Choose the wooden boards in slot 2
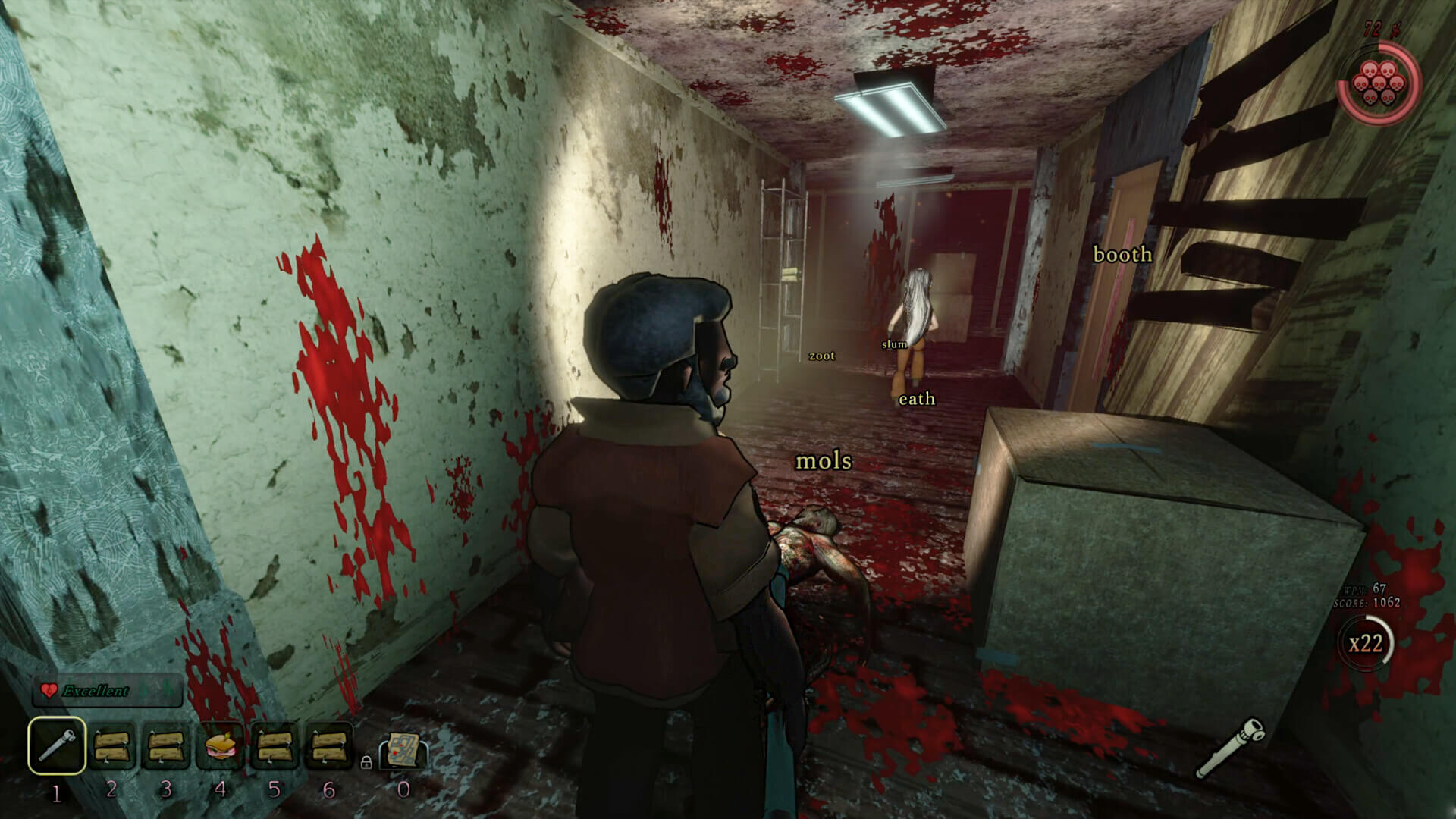Image resolution: width=1456 pixels, height=819 pixels. click(112, 746)
